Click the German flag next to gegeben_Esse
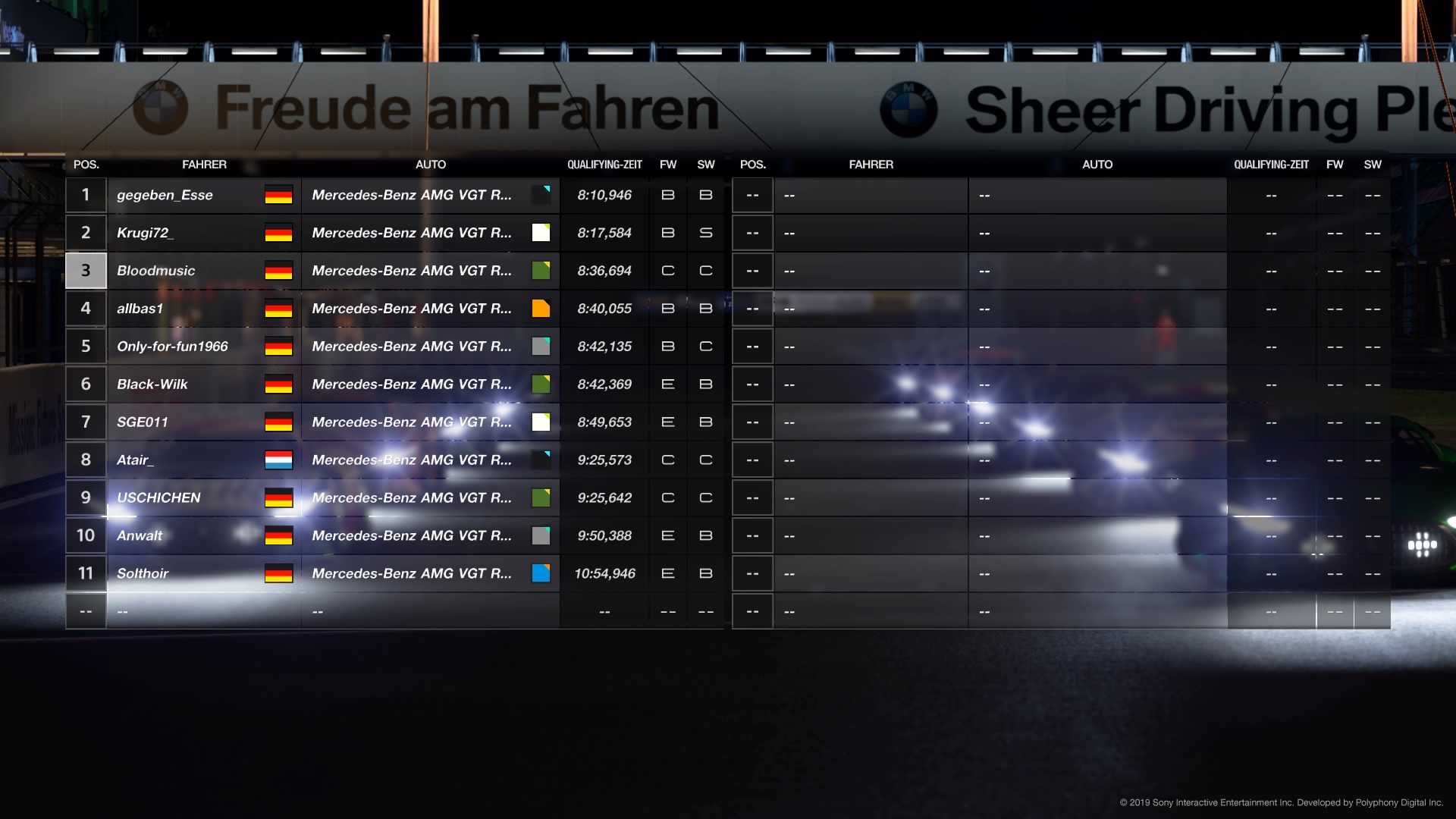This screenshot has height=819, width=1456. click(x=278, y=195)
